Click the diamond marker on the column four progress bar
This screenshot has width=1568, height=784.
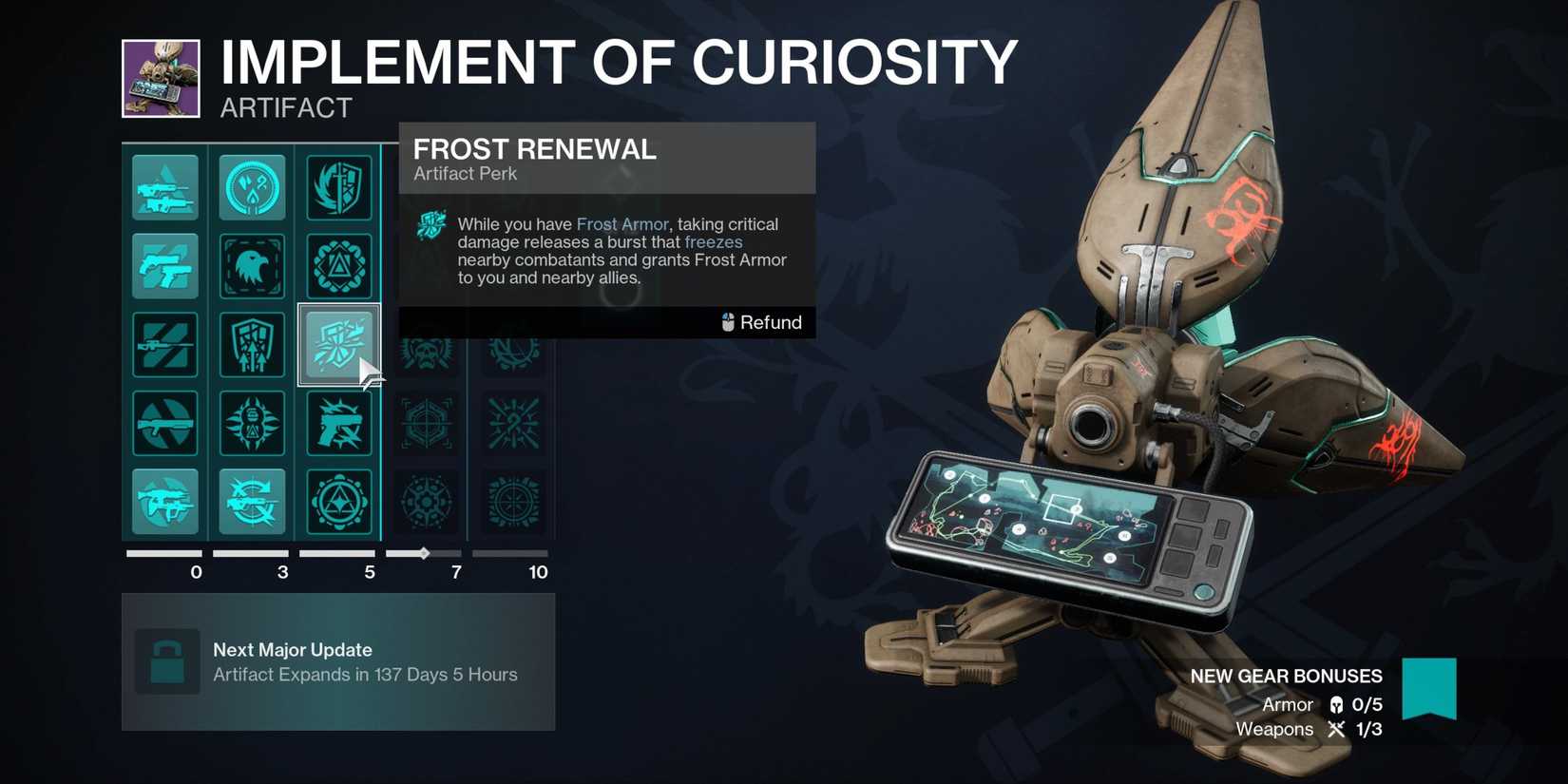(x=423, y=553)
